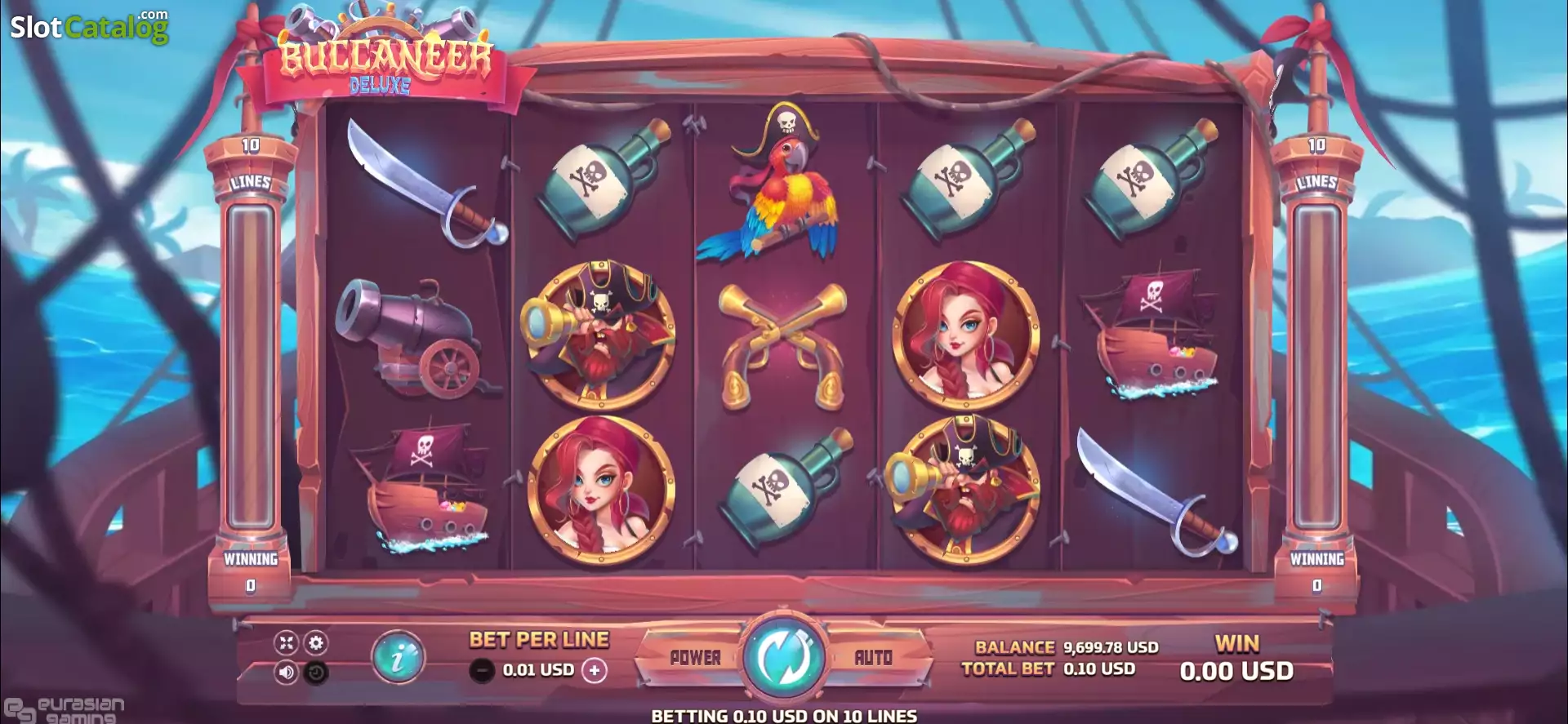Open the settings gear icon

[x=318, y=644]
